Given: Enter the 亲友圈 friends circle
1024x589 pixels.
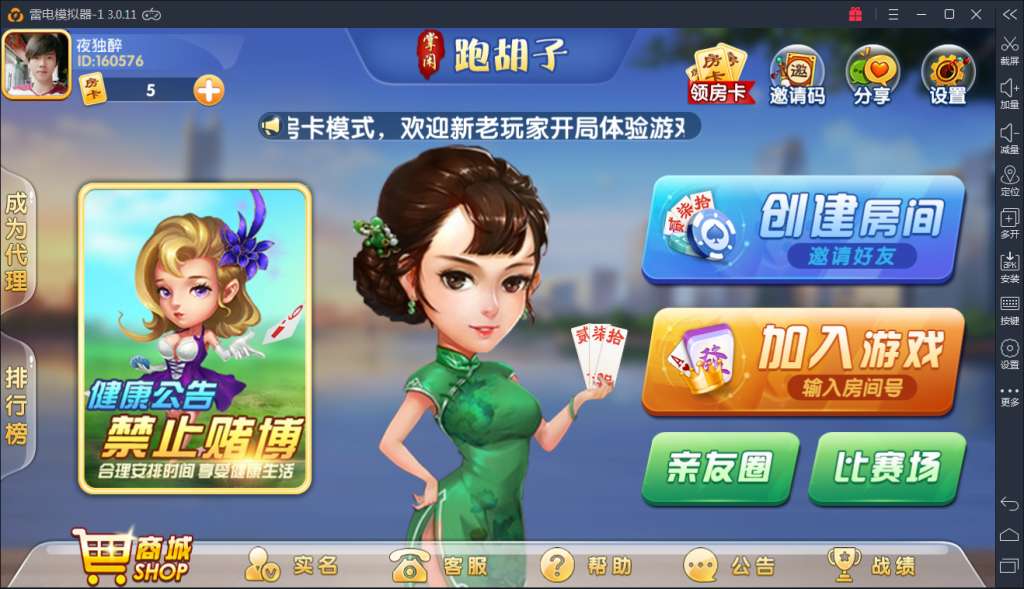Looking at the screenshot, I should point(720,467).
